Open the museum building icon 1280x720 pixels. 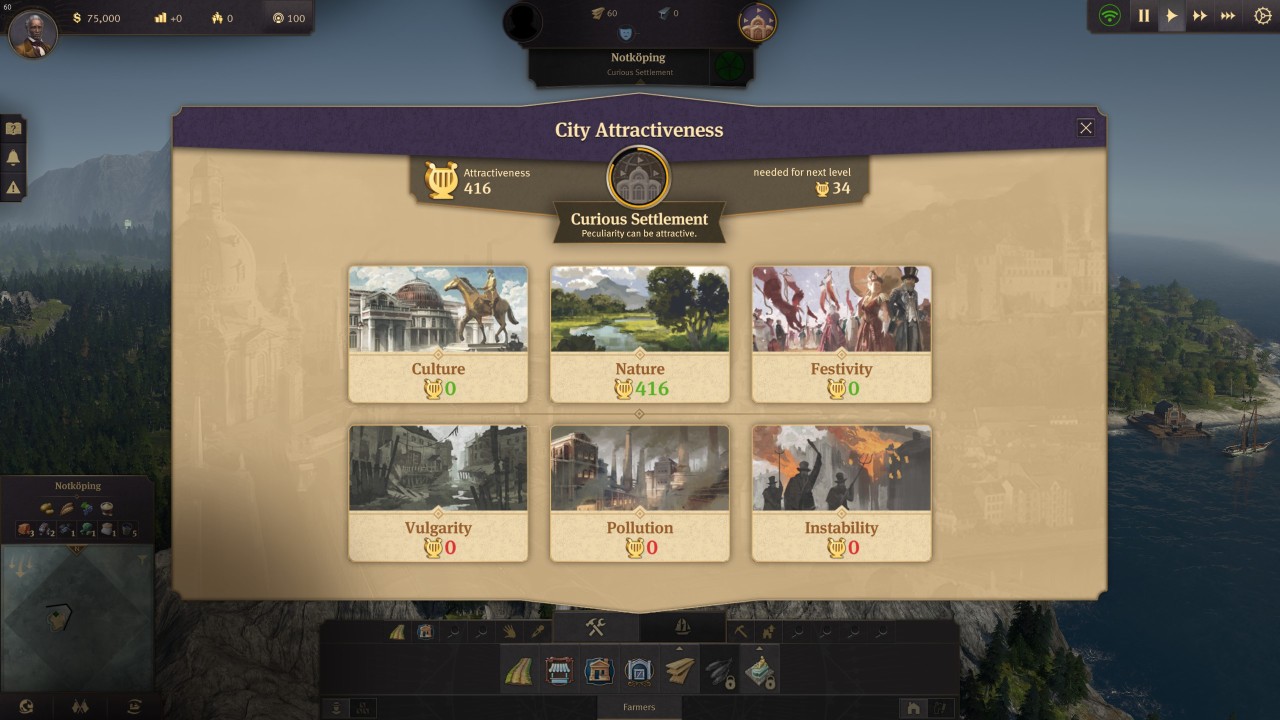(640, 670)
